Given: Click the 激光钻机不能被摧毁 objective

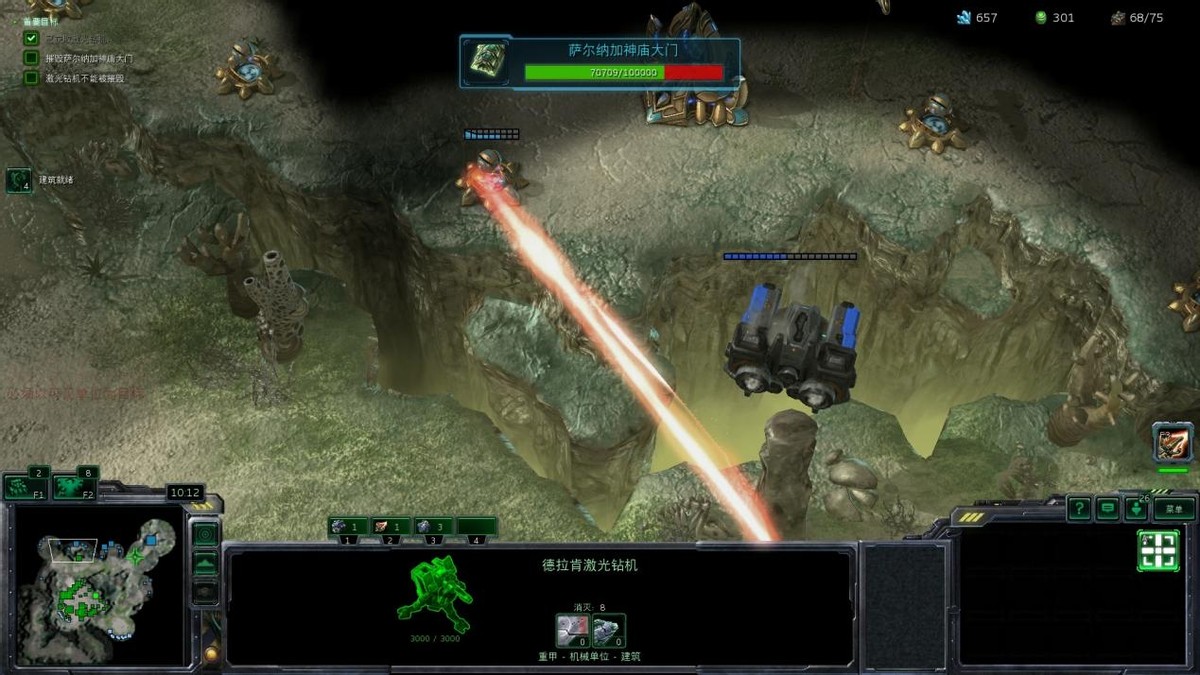Looking at the screenshot, I should 84,78.
